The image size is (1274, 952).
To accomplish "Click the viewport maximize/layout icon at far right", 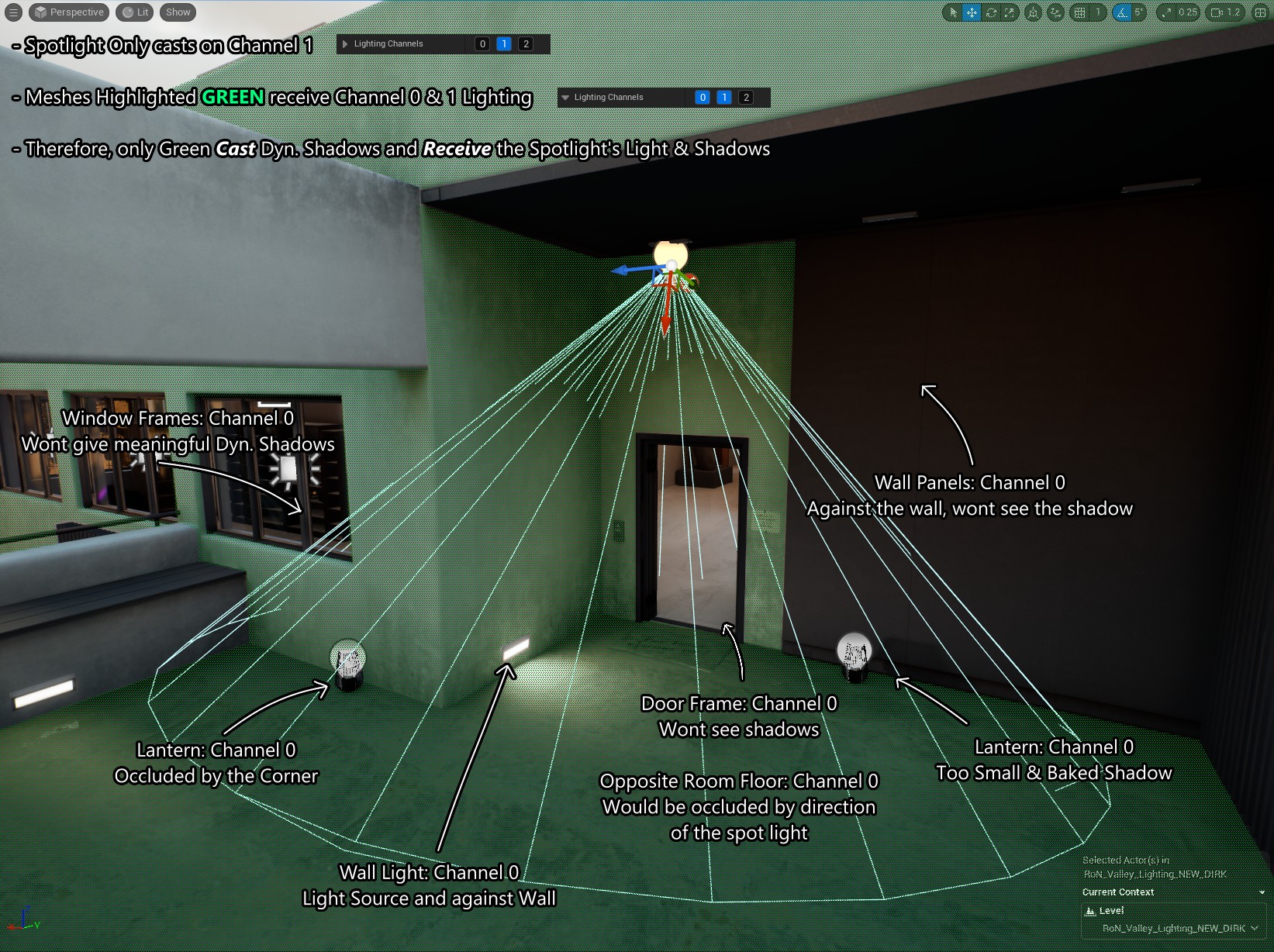I will point(1258,12).
